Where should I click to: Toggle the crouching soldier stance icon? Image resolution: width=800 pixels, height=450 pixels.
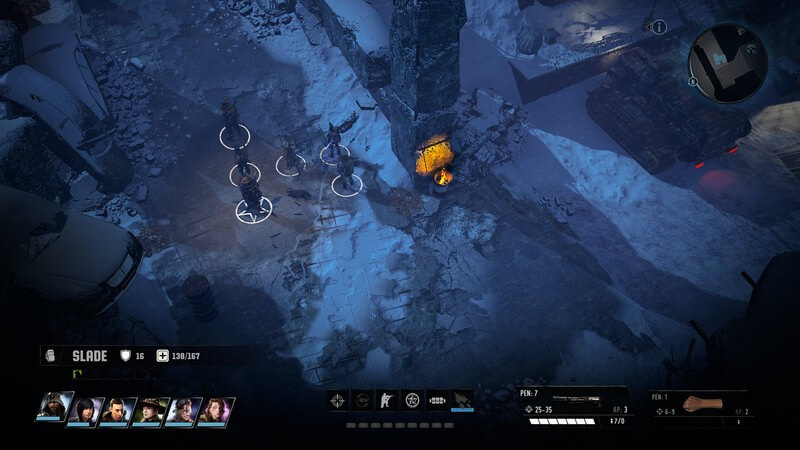[x=387, y=400]
